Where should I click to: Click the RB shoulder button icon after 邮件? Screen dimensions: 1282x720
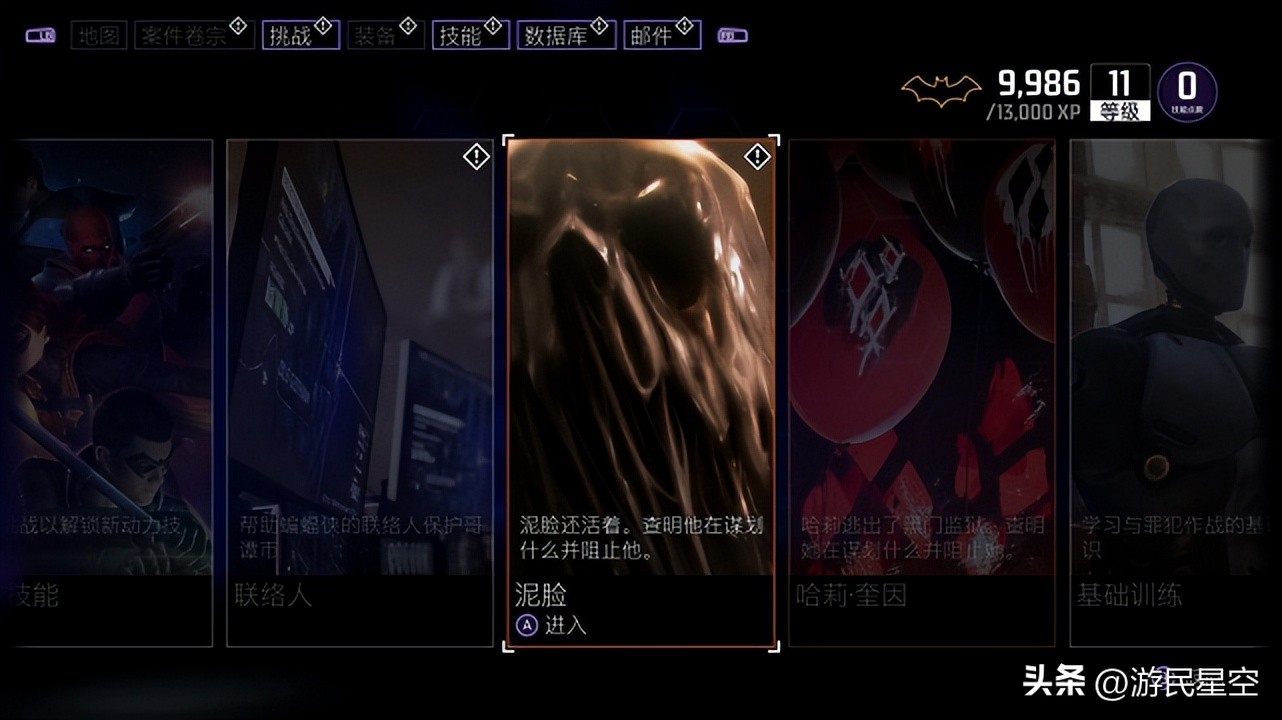pyautogui.click(x=734, y=34)
